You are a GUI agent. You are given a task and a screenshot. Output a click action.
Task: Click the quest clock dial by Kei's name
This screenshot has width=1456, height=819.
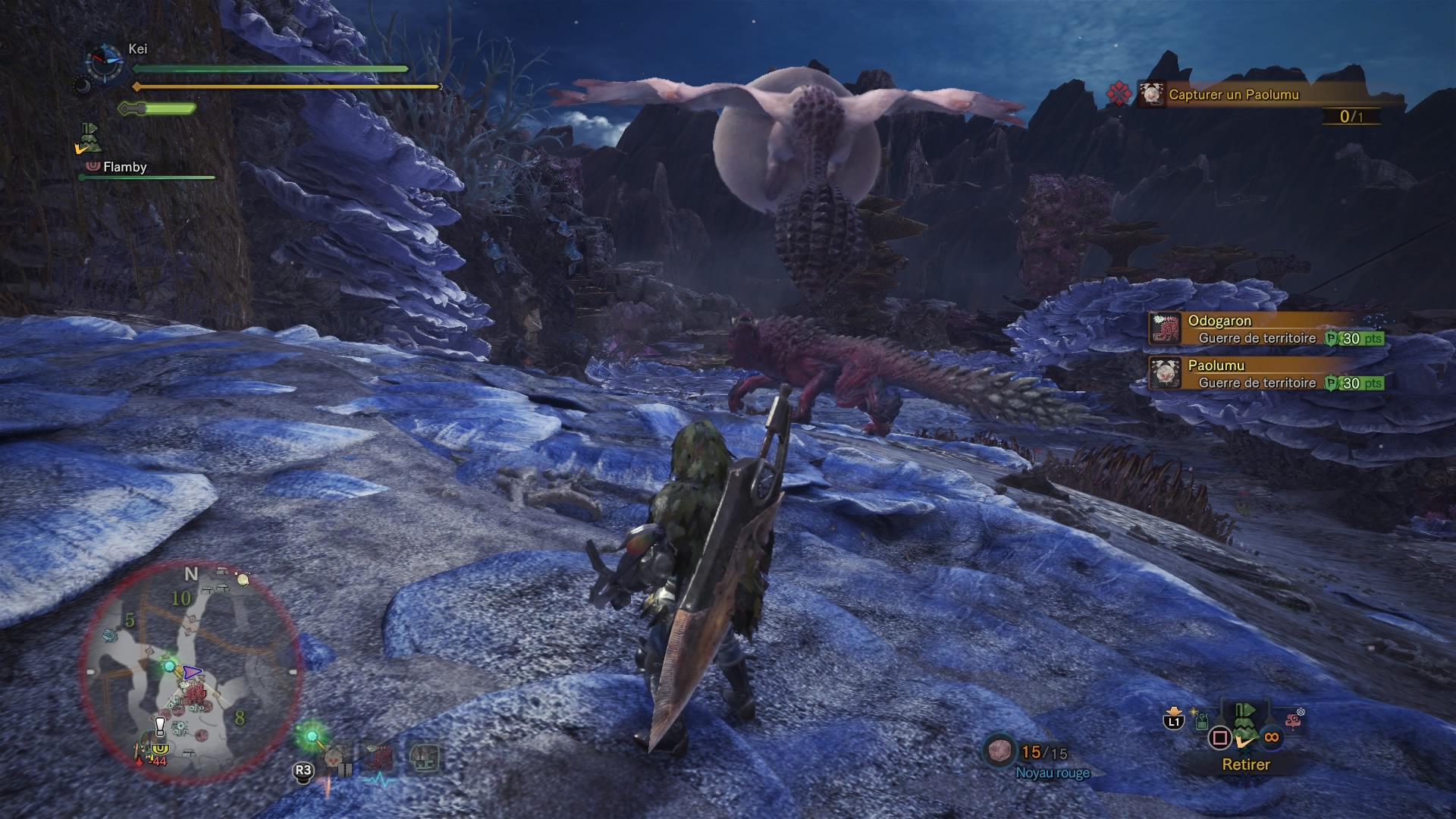click(105, 62)
